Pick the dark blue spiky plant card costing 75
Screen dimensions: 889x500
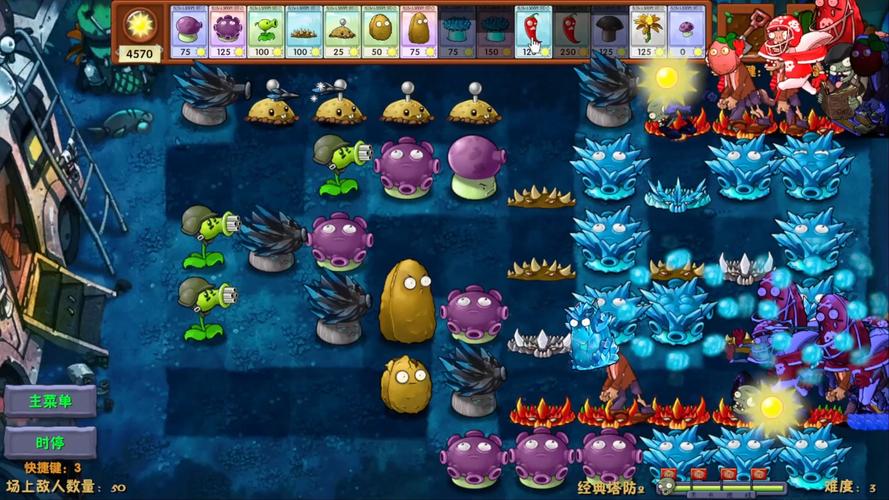[x=456, y=31]
